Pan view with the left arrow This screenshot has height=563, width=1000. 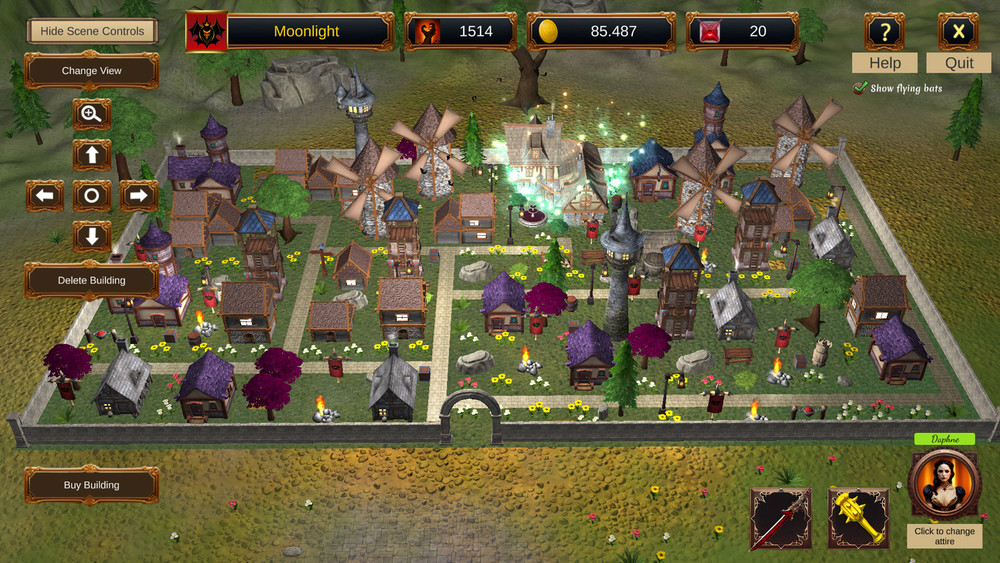tap(45, 196)
